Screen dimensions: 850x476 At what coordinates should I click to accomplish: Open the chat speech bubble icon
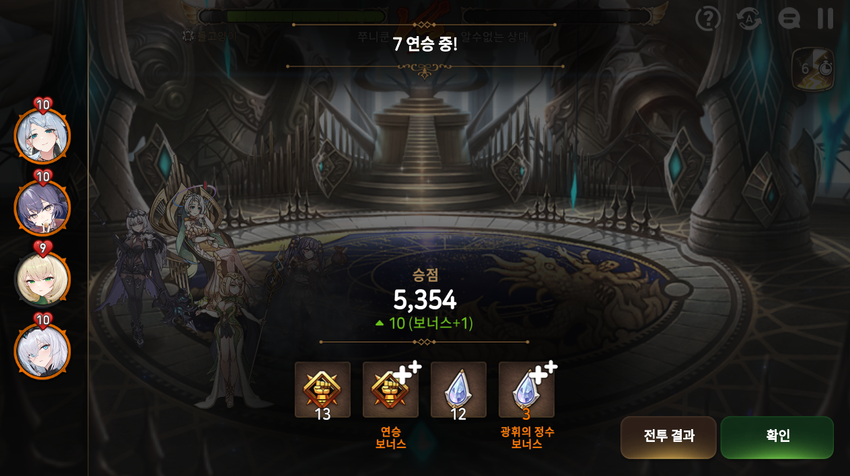point(789,18)
